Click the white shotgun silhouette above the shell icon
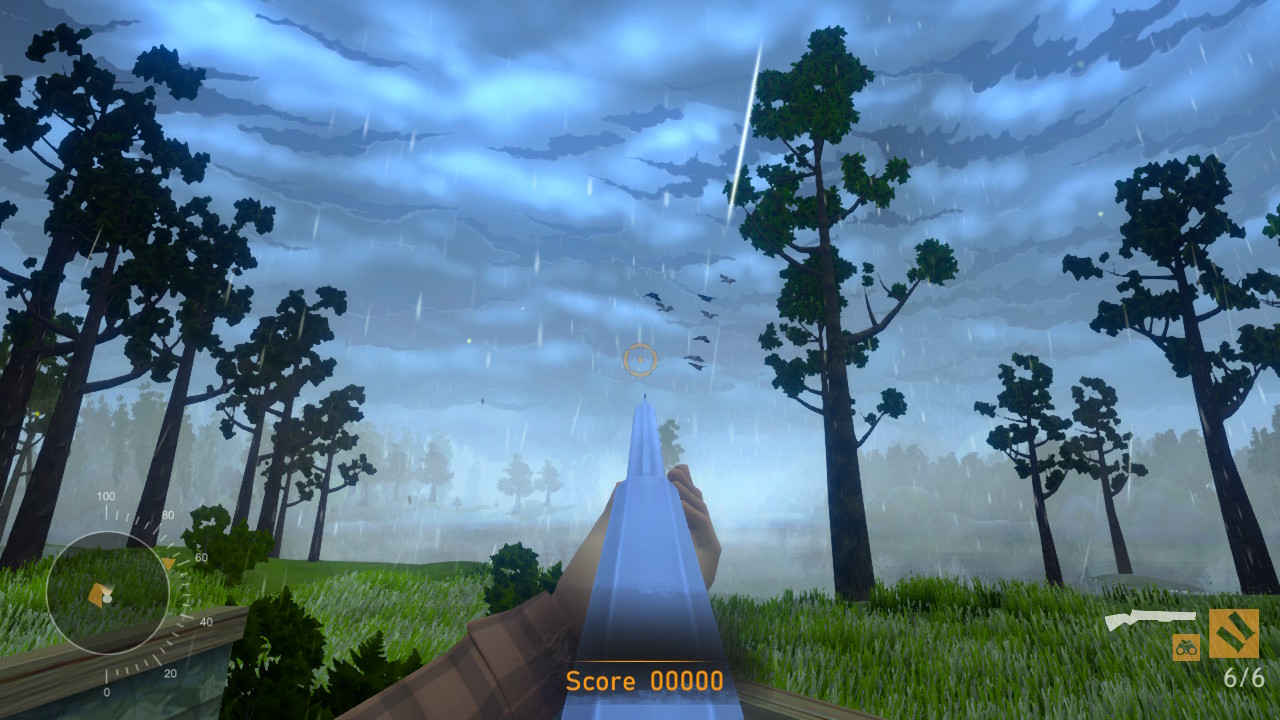This screenshot has width=1280, height=720. pos(1150,616)
